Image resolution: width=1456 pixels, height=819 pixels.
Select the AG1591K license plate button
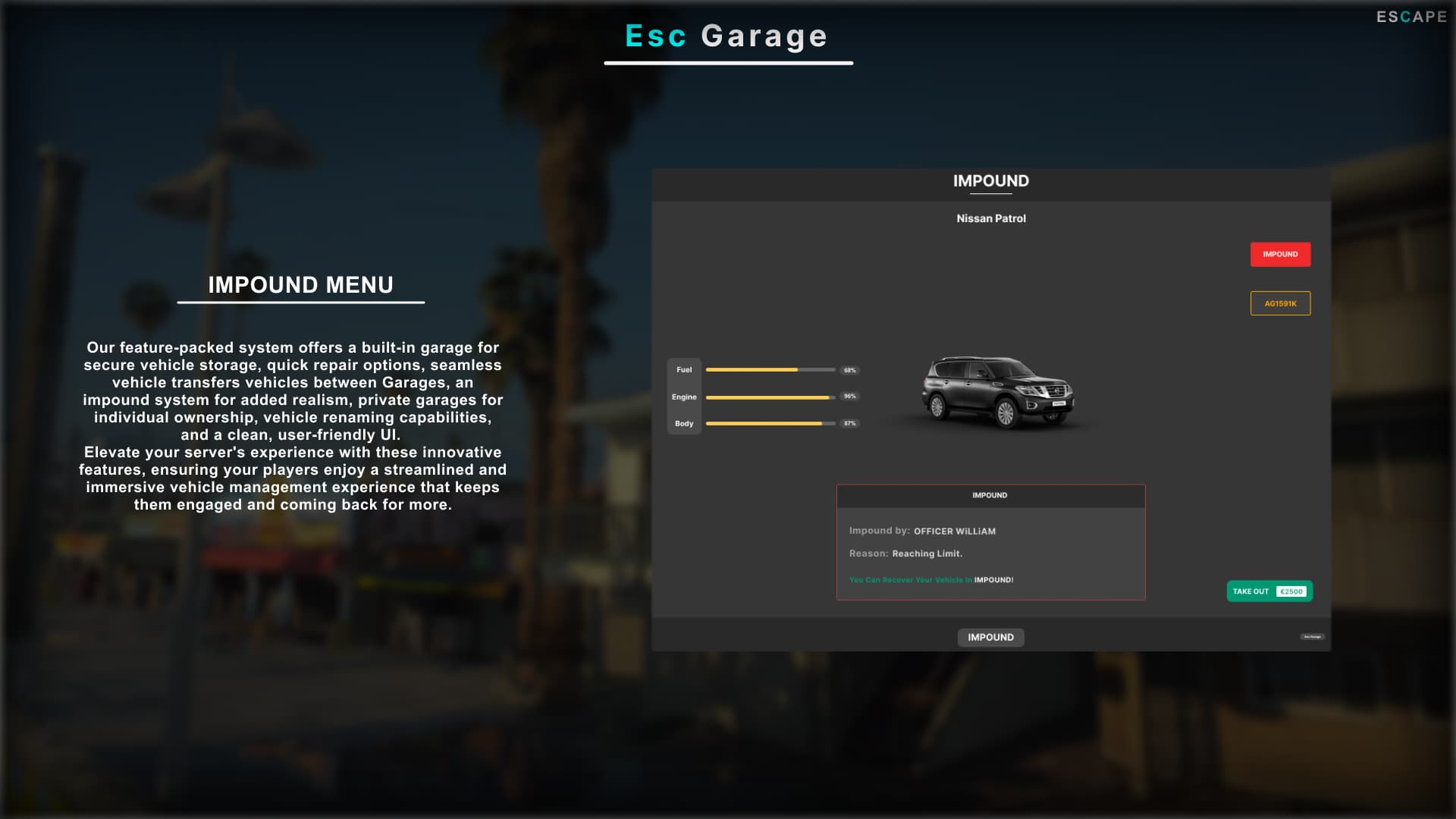(x=1280, y=303)
